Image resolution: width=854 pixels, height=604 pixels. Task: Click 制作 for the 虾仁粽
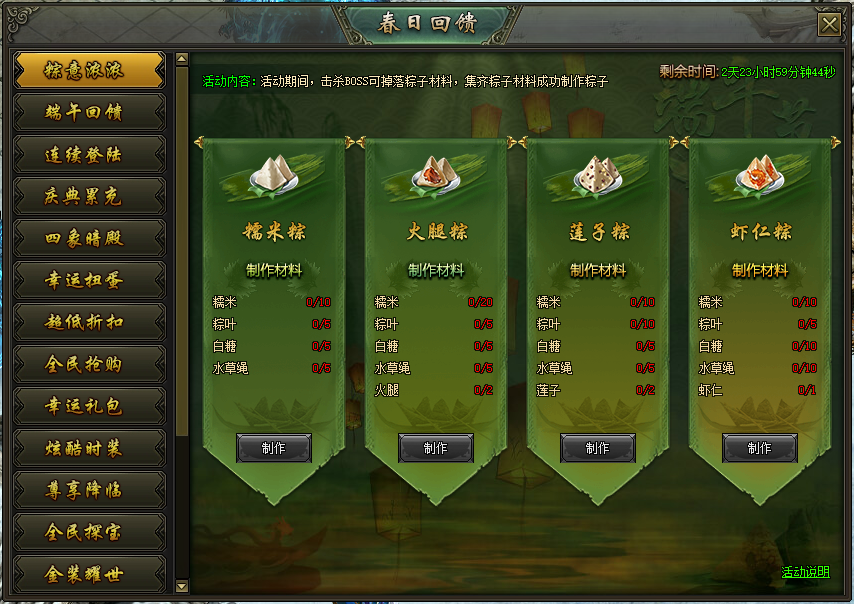760,448
